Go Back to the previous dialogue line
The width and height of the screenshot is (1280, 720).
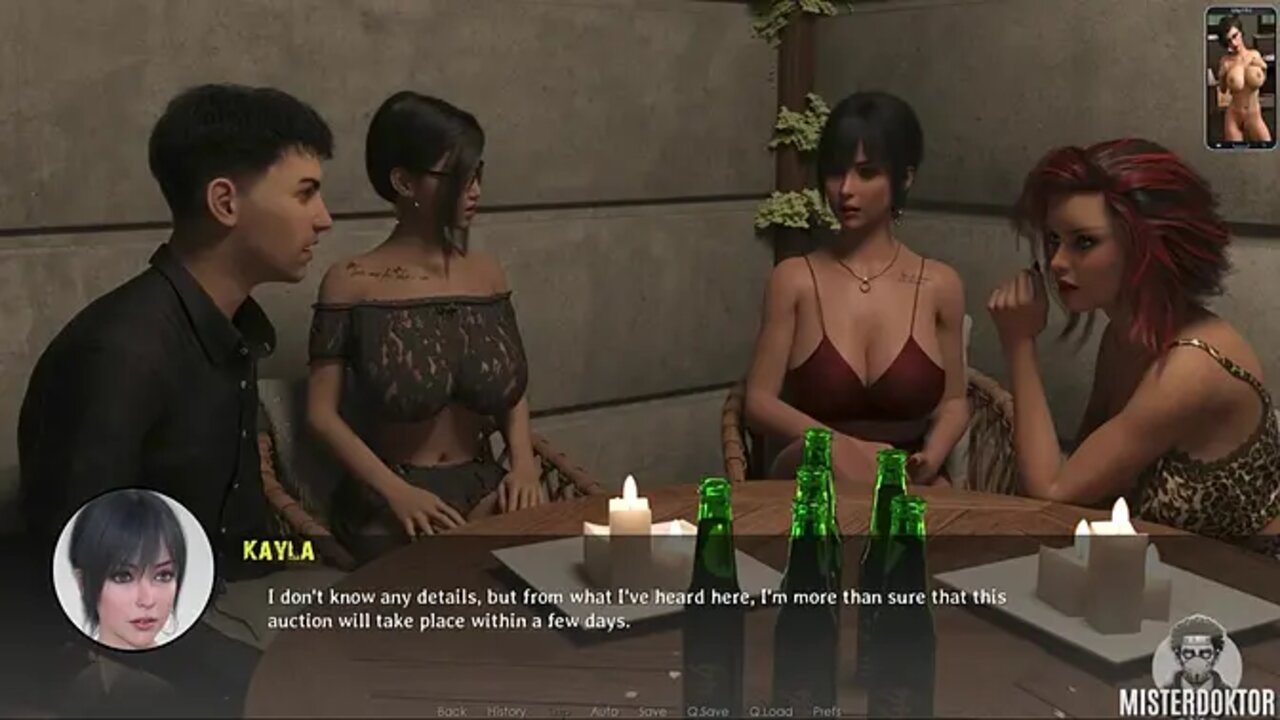click(x=452, y=711)
